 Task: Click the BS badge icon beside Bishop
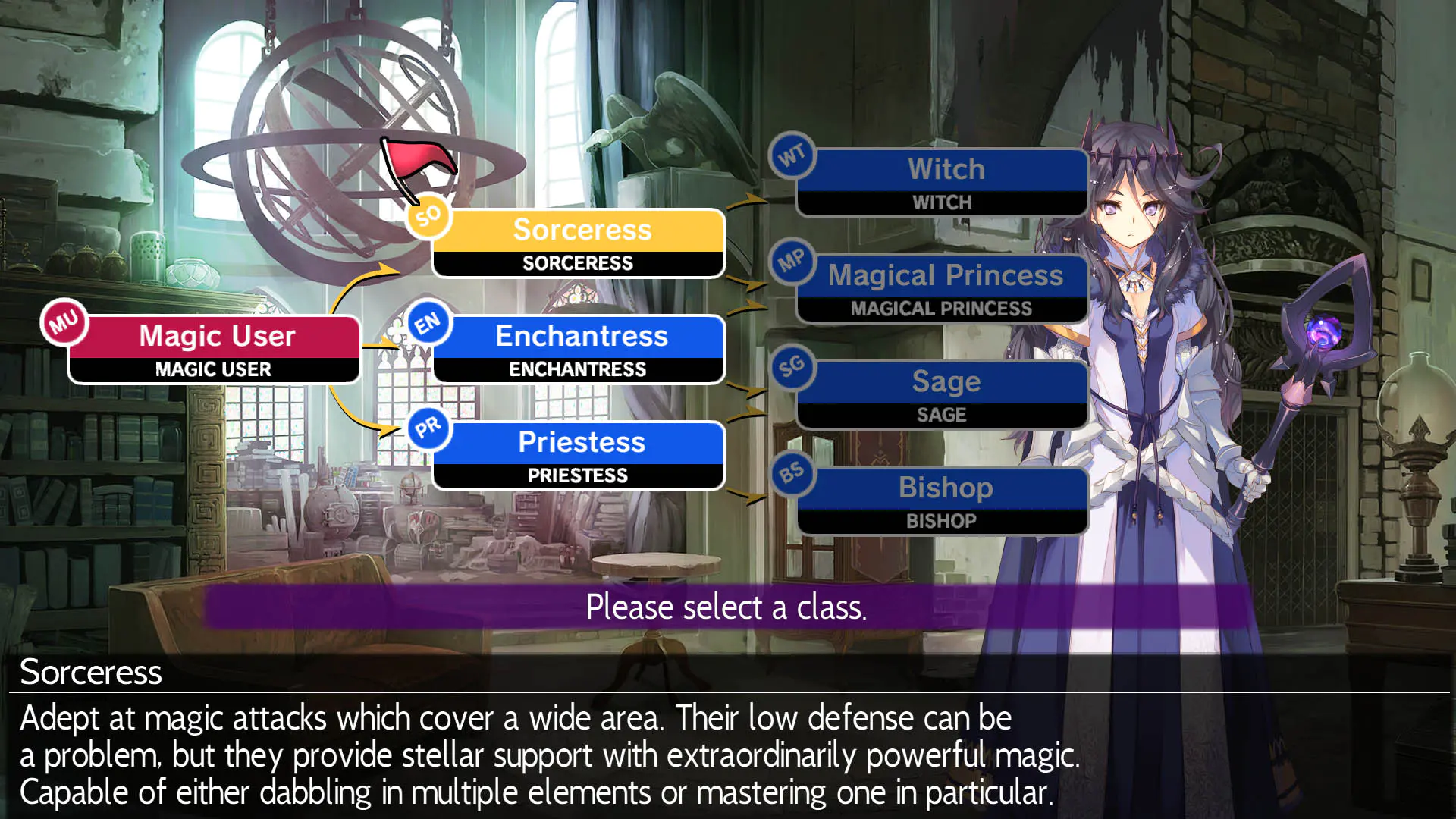pos(793,474)
